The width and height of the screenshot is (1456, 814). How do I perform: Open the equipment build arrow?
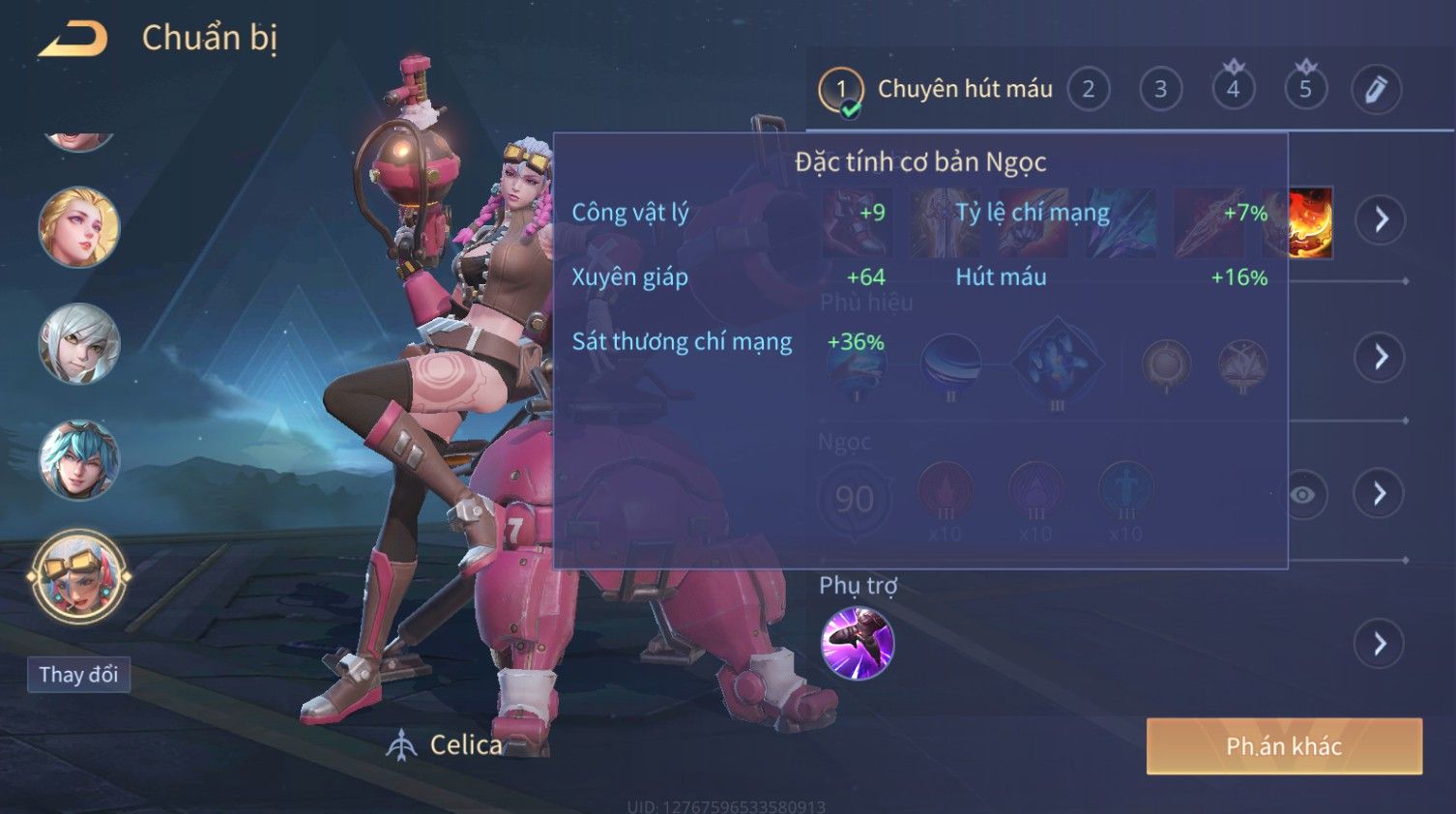1381,219
